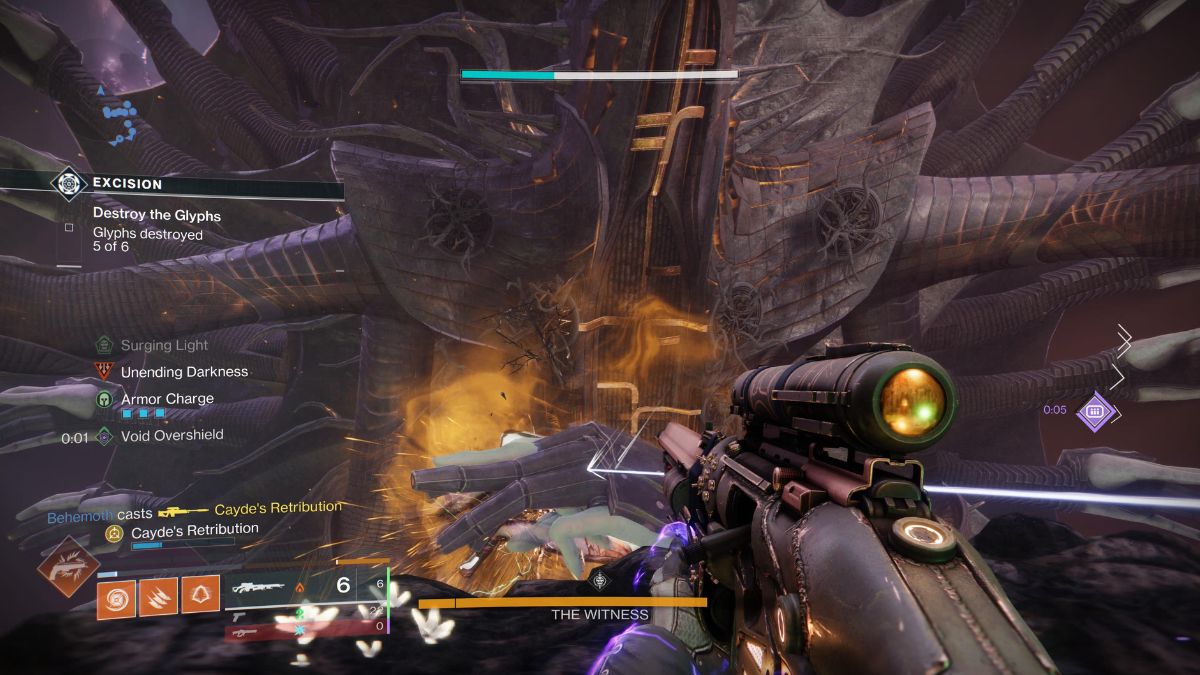Click the Cayde's Retribution buff icon
The image size is (1200, 675).
[x=114, y=532]
